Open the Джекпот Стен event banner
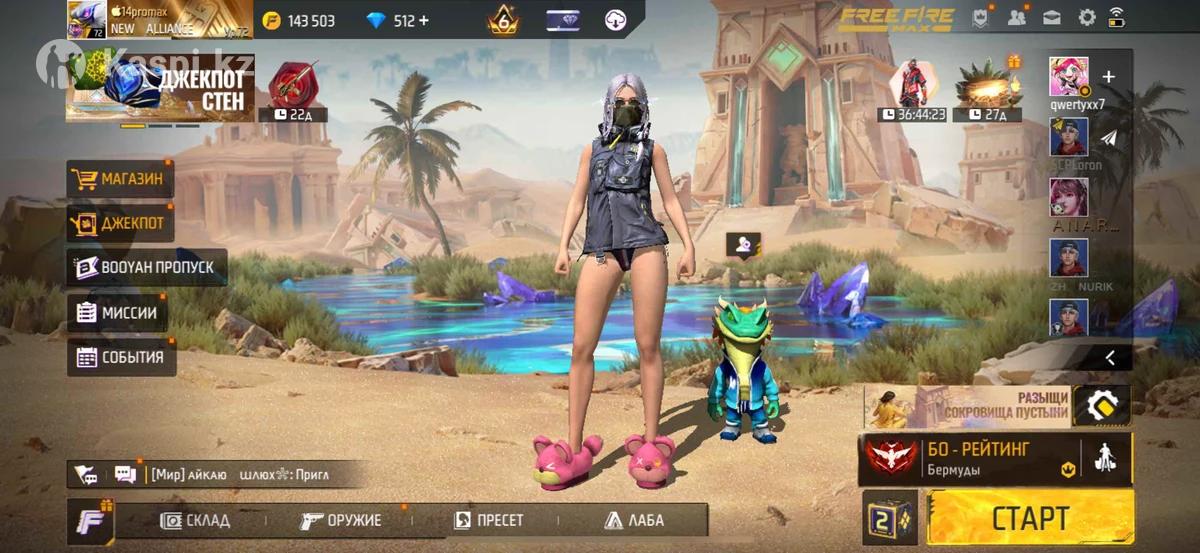The image size is (1200, 553). click(160, 89)
